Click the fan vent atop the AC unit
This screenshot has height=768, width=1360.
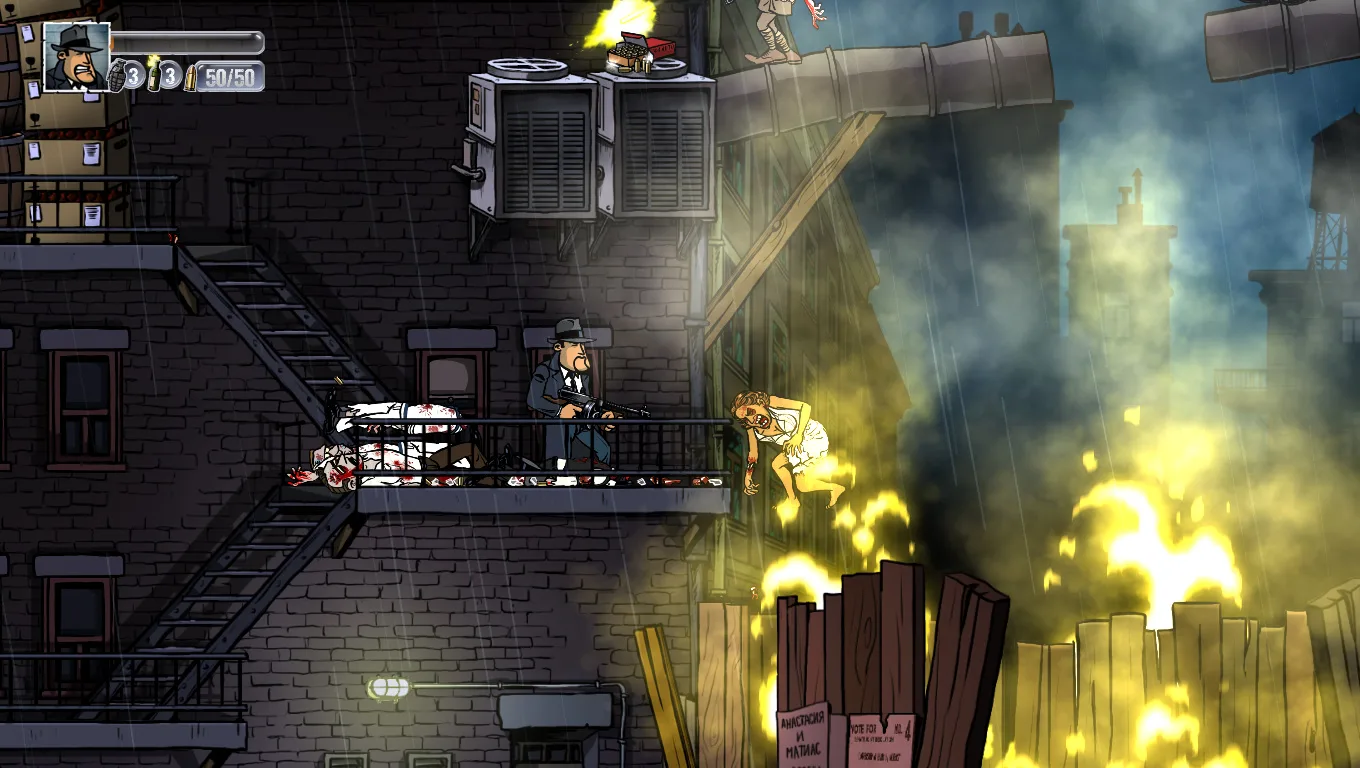529,68
